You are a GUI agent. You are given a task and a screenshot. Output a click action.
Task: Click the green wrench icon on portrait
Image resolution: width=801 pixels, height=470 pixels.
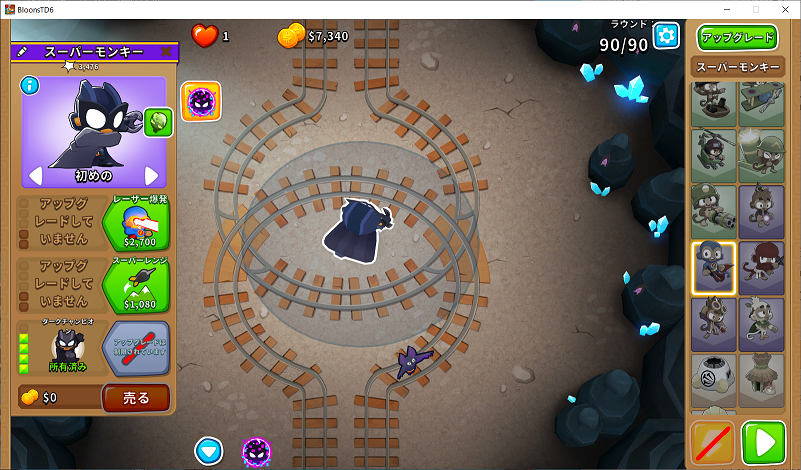click(158, 122)
